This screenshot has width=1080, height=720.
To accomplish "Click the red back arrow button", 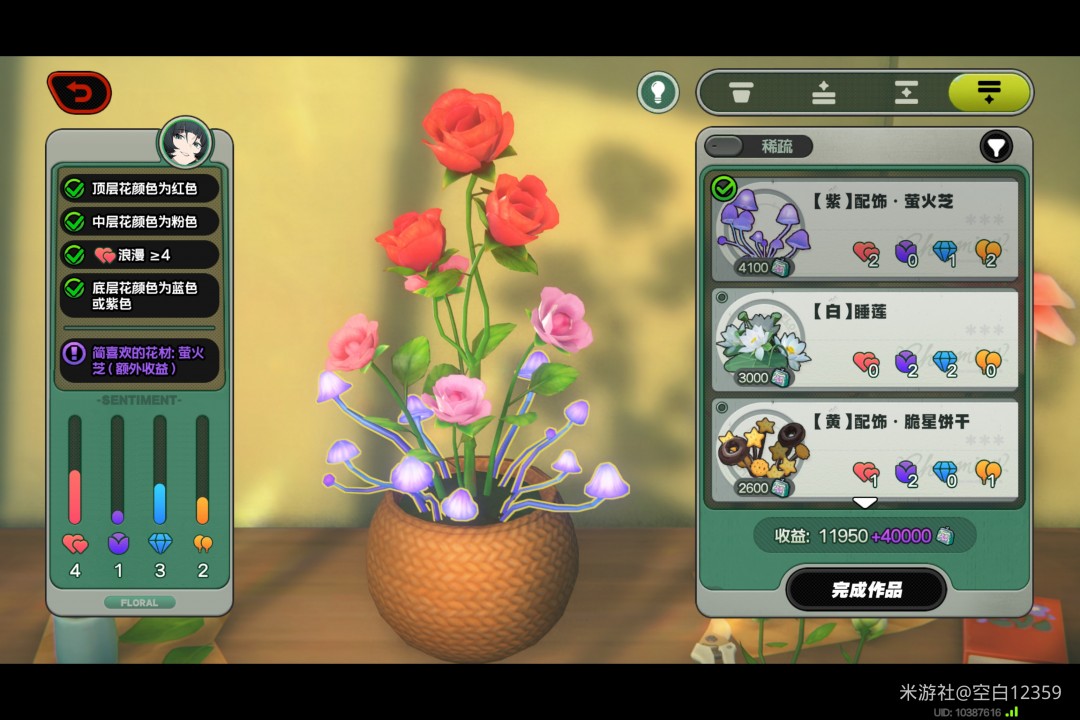I will [79, 93].
